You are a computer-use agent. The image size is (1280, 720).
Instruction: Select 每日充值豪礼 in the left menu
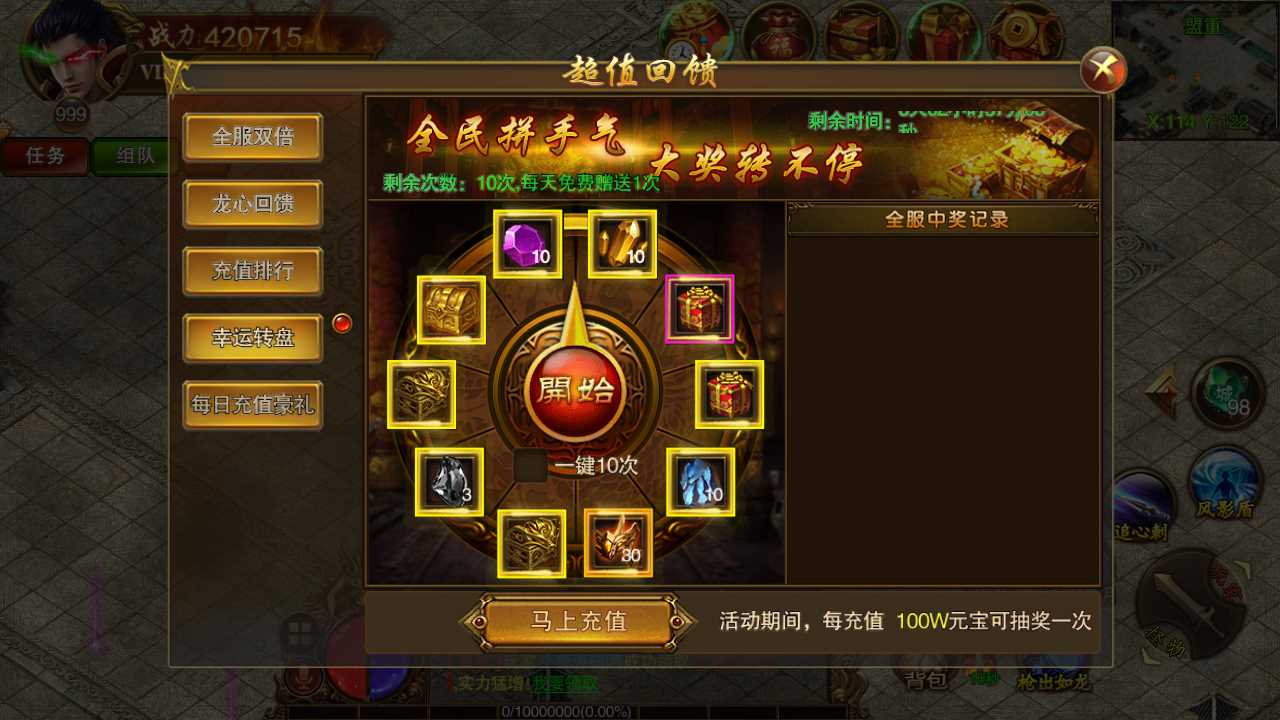click(x=251, y=407)
